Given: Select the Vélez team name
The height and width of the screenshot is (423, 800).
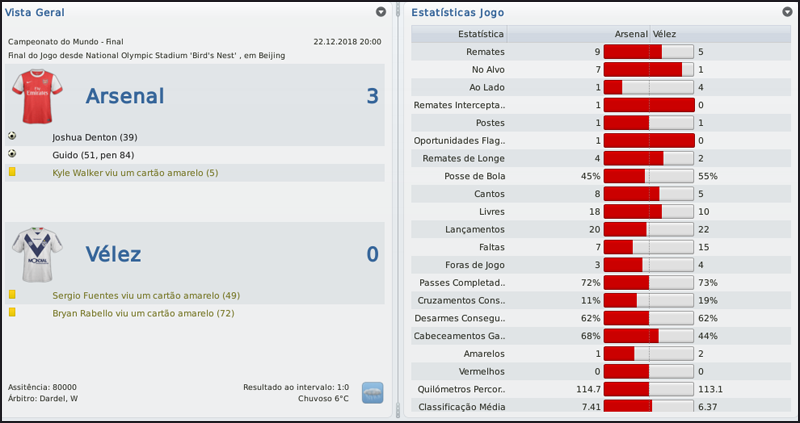Looking at the screenshot, I should pyautogui.click(x=112, y=254).
